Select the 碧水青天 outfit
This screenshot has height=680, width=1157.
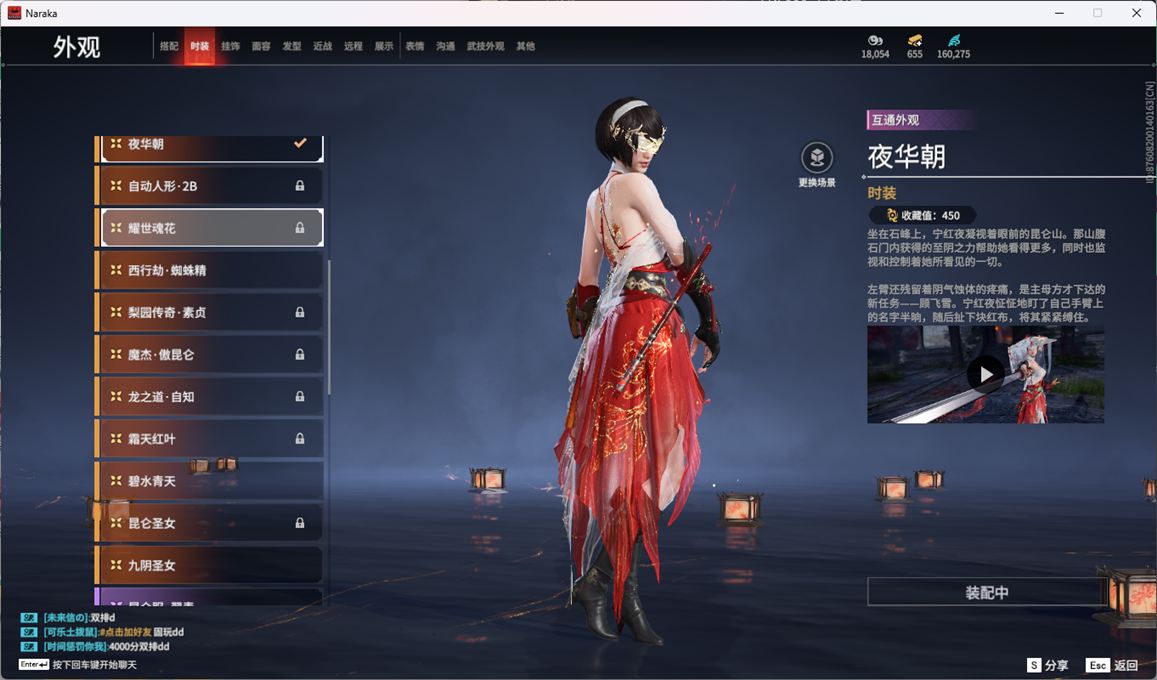click(x=210, y=481)
